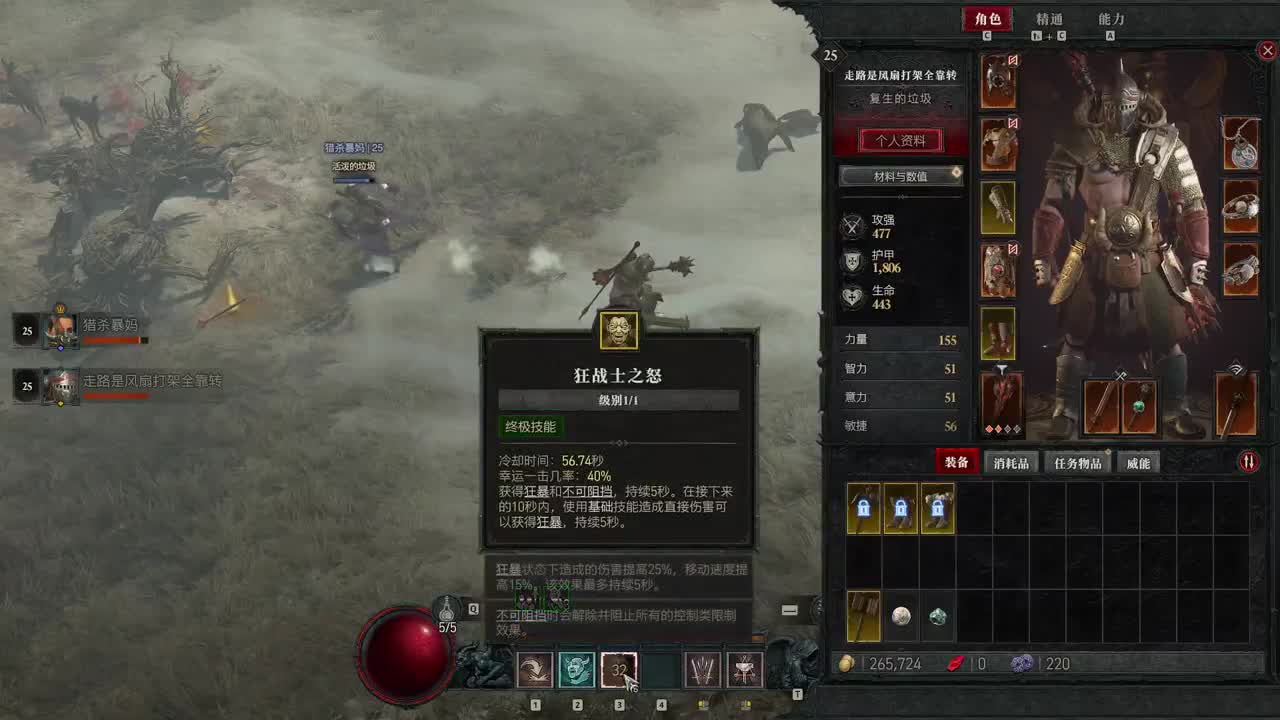Image resolution: width=1280 pixels, height=720 pixels.
Task: Use the health potion in slot 3
Action: (x=619, y=670)
